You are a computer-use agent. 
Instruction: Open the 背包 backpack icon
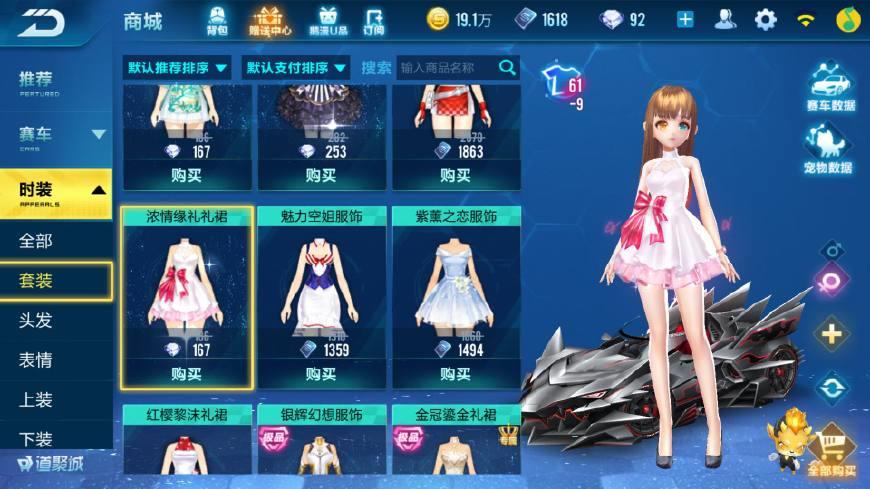click(217, 19)
